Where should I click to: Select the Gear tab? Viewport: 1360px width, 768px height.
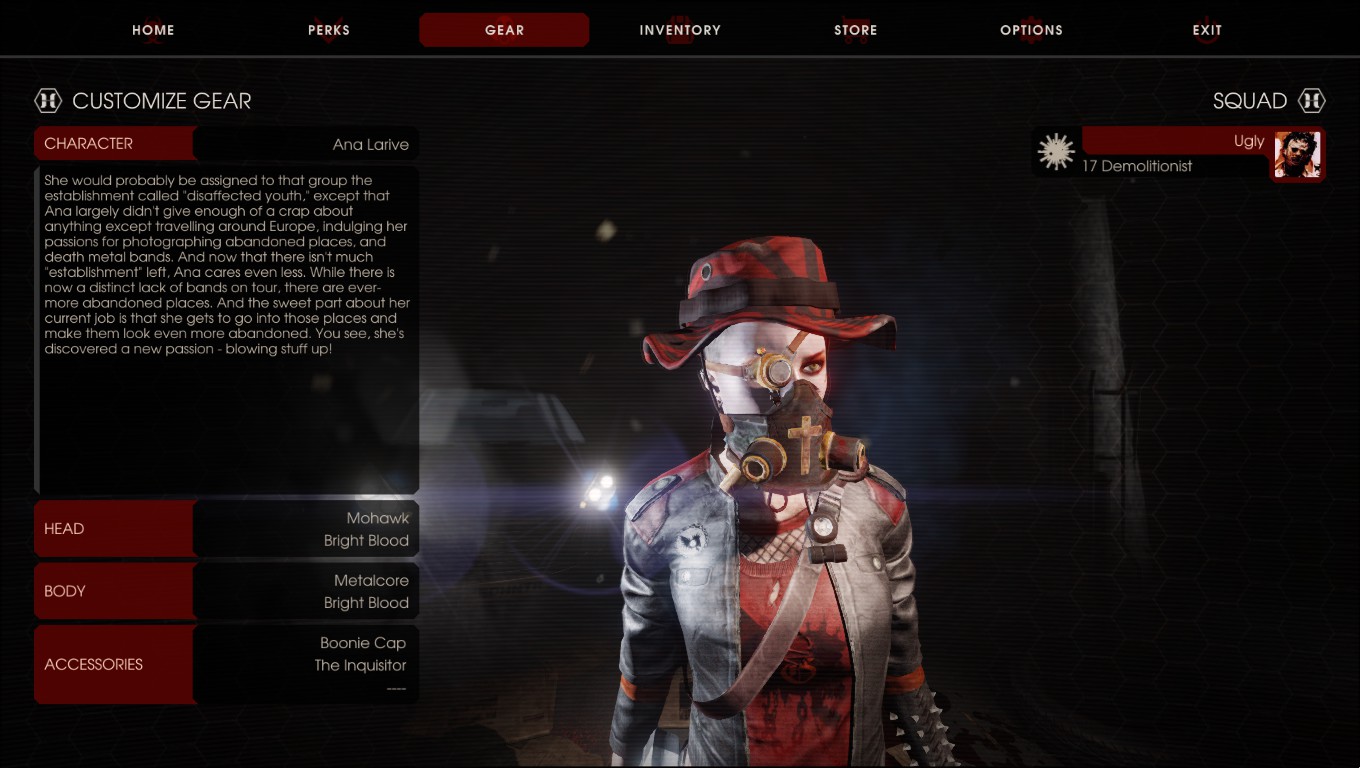(x=504, y=30)
